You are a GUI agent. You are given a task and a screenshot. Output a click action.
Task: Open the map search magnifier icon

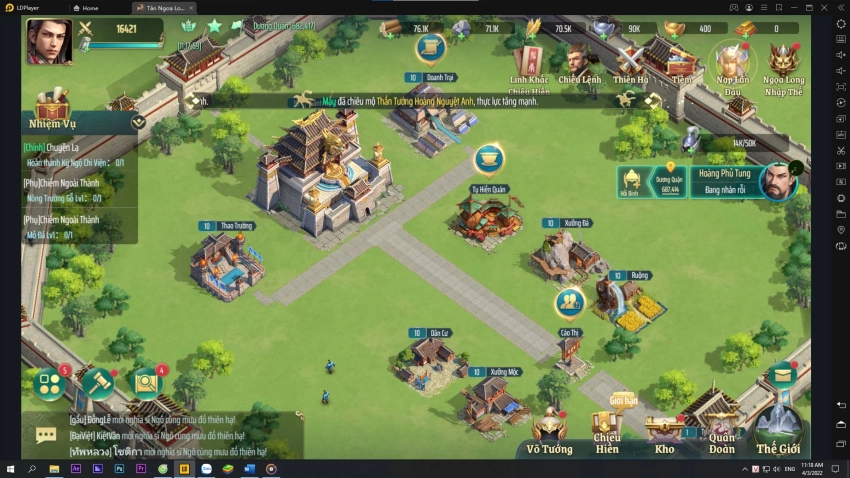tap(147, 382)
